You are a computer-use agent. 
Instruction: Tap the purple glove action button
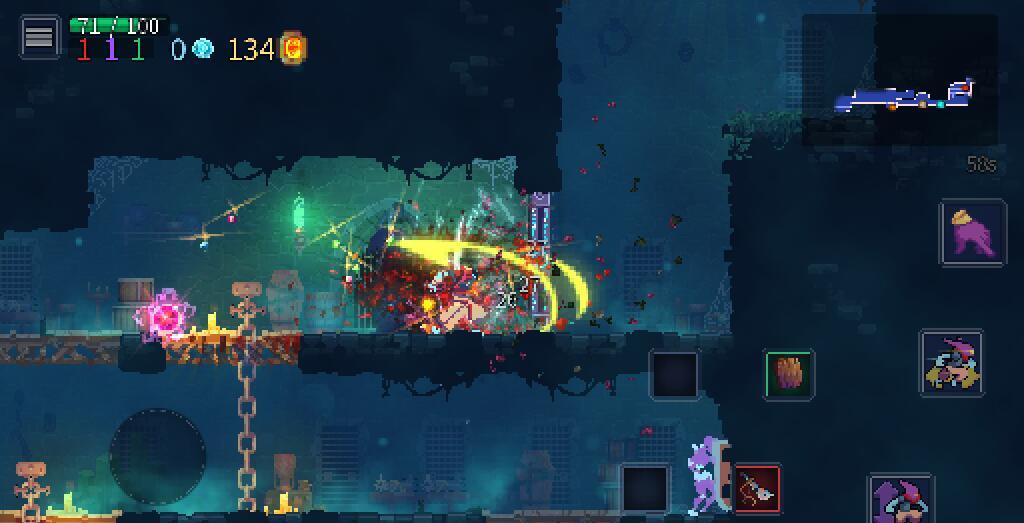click(972, 233)
